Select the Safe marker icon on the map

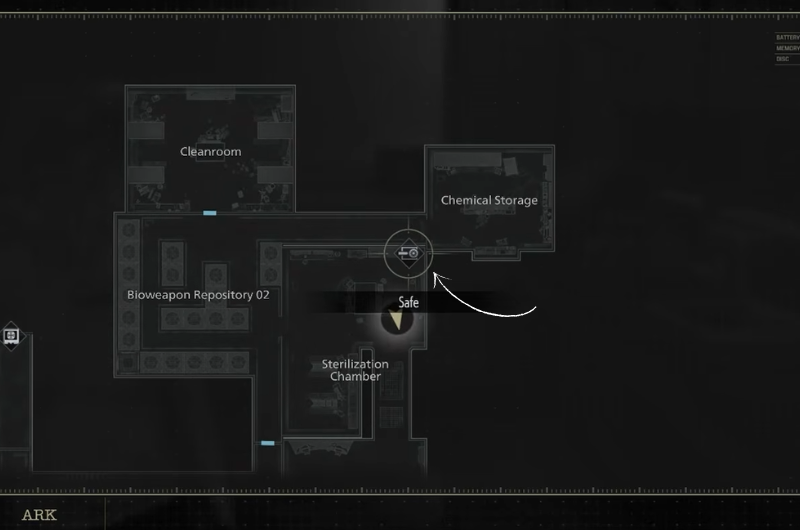[408, 253]
